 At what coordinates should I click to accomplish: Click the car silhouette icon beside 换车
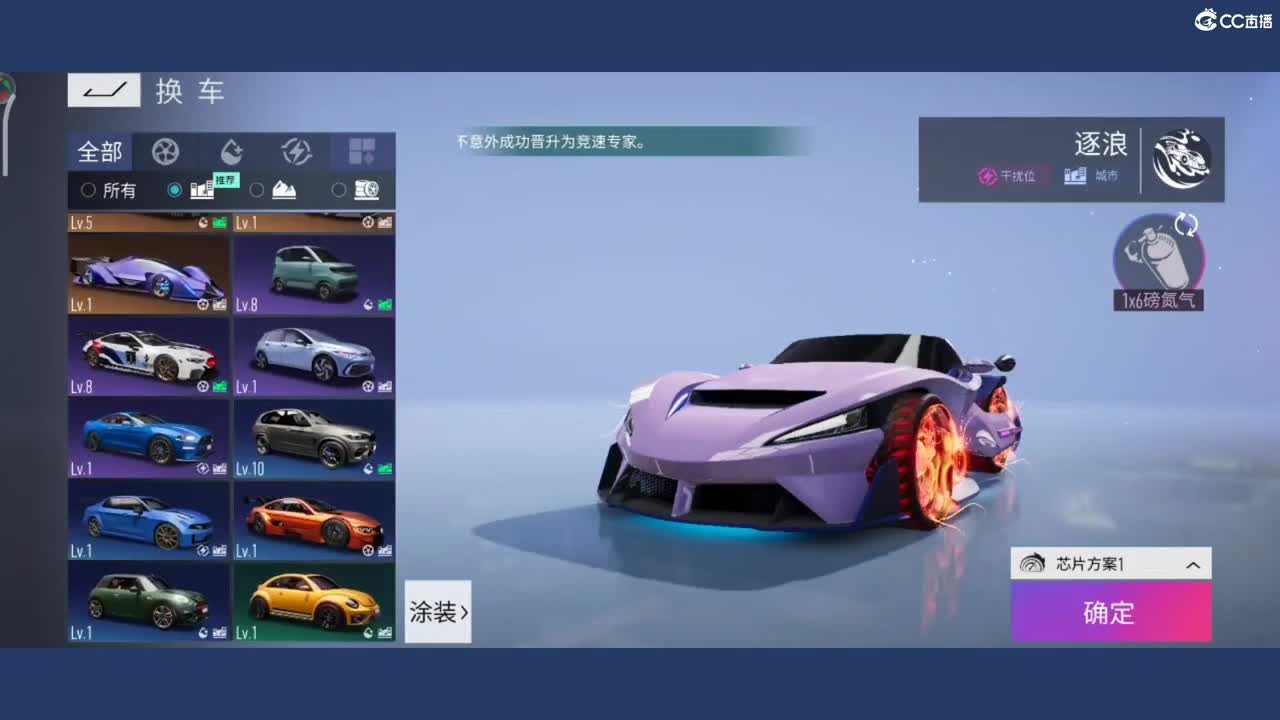click(104, 90)
